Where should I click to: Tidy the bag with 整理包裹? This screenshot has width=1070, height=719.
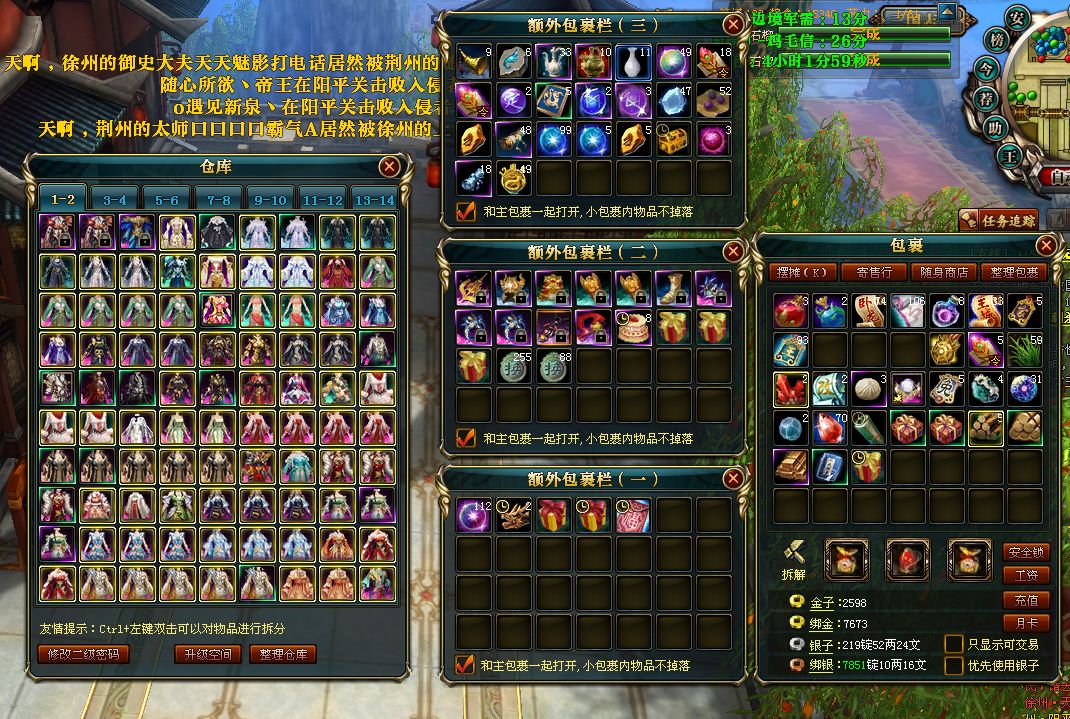pyautogui.click(x=1015, y=272)
